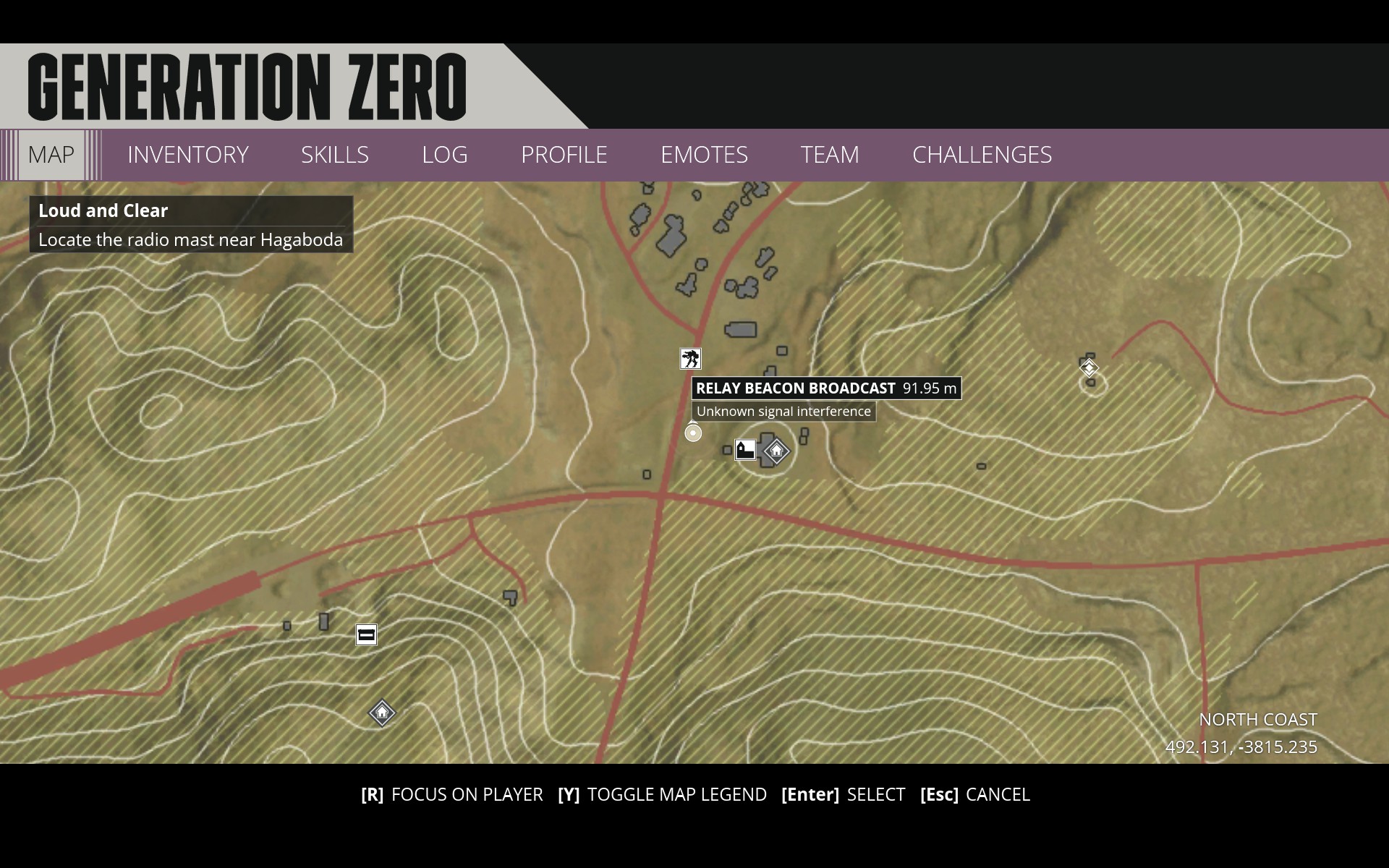Open the SKILLS tab
Viewport: 1389px width, 868px height.
click(x=335, y=154)
